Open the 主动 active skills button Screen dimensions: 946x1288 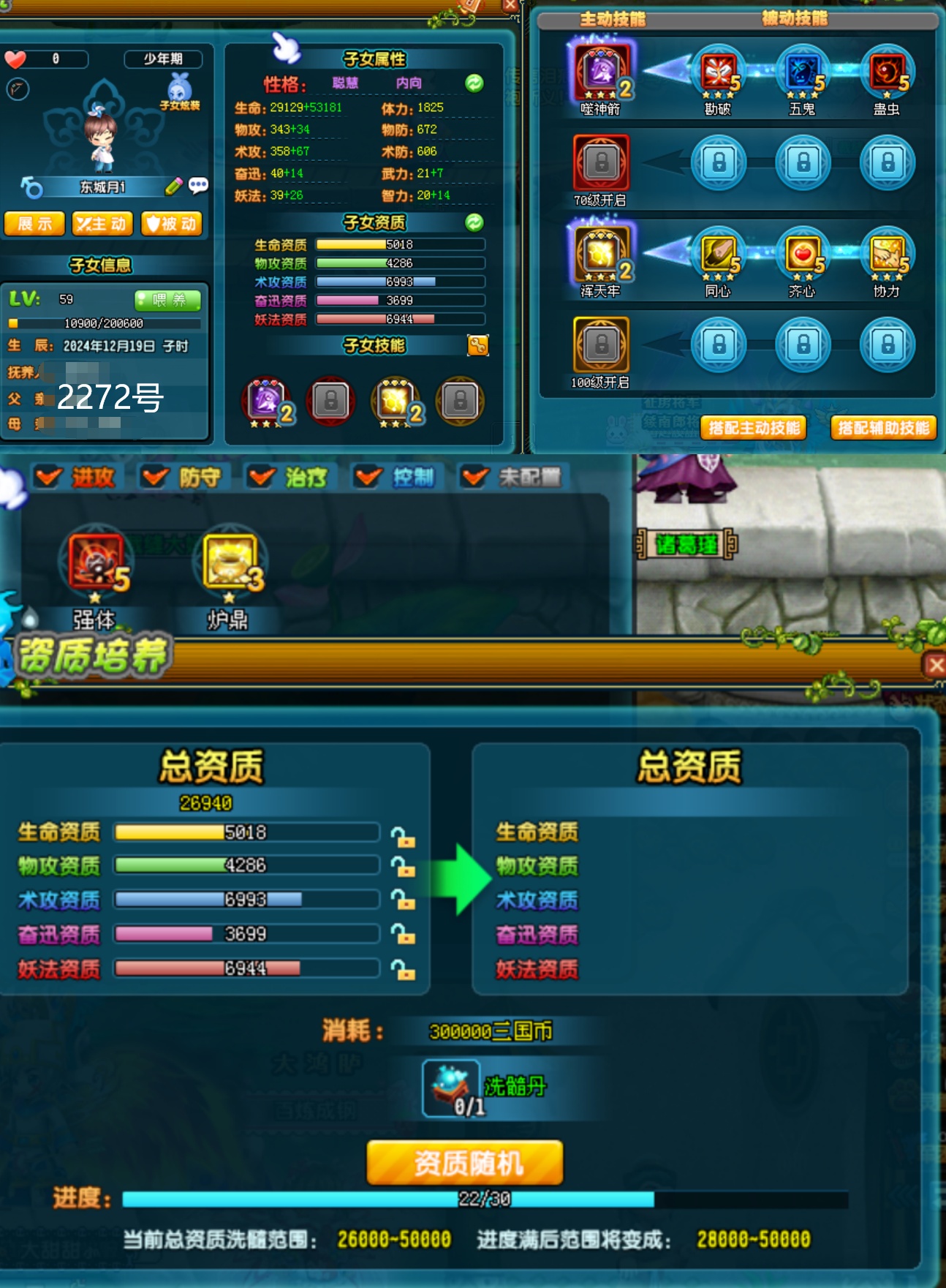(x=102, y=224)
